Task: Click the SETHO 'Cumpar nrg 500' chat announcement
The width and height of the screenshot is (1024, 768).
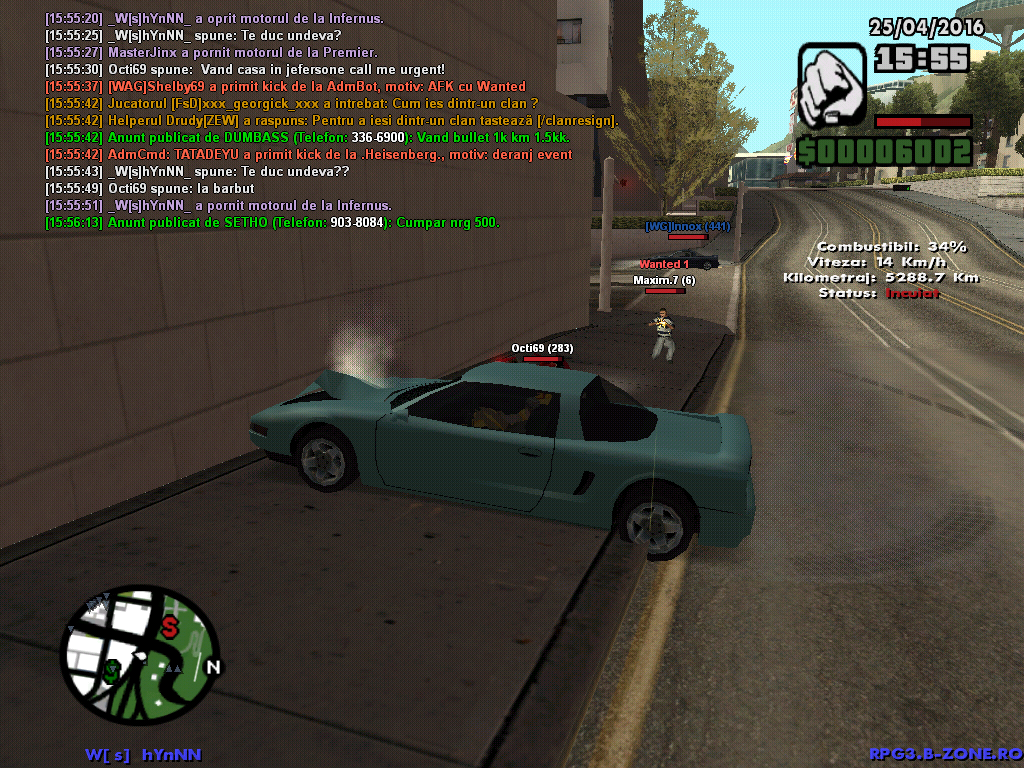Action: [273, 222]
